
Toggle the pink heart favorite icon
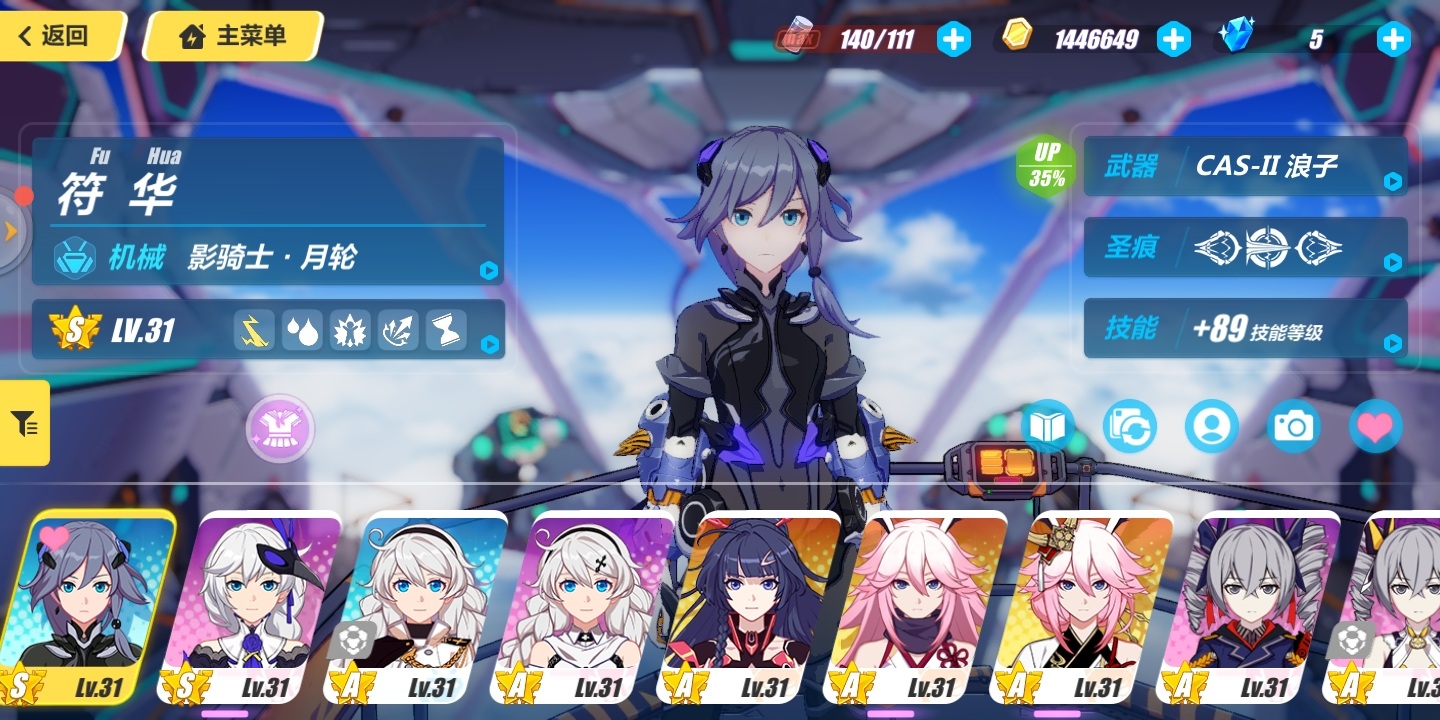tap(1375, 427)
